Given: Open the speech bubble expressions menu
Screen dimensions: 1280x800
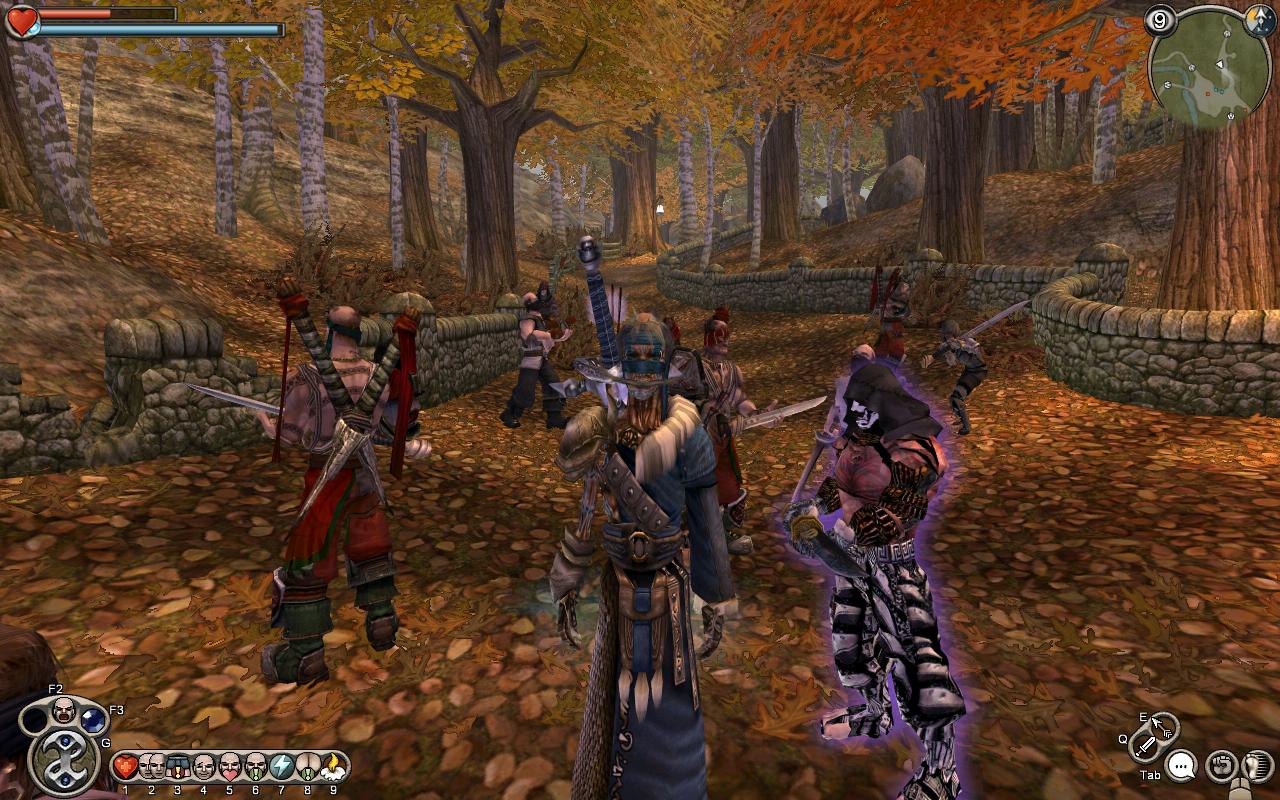Looking at the screenshot, I should click(1181, 766).
